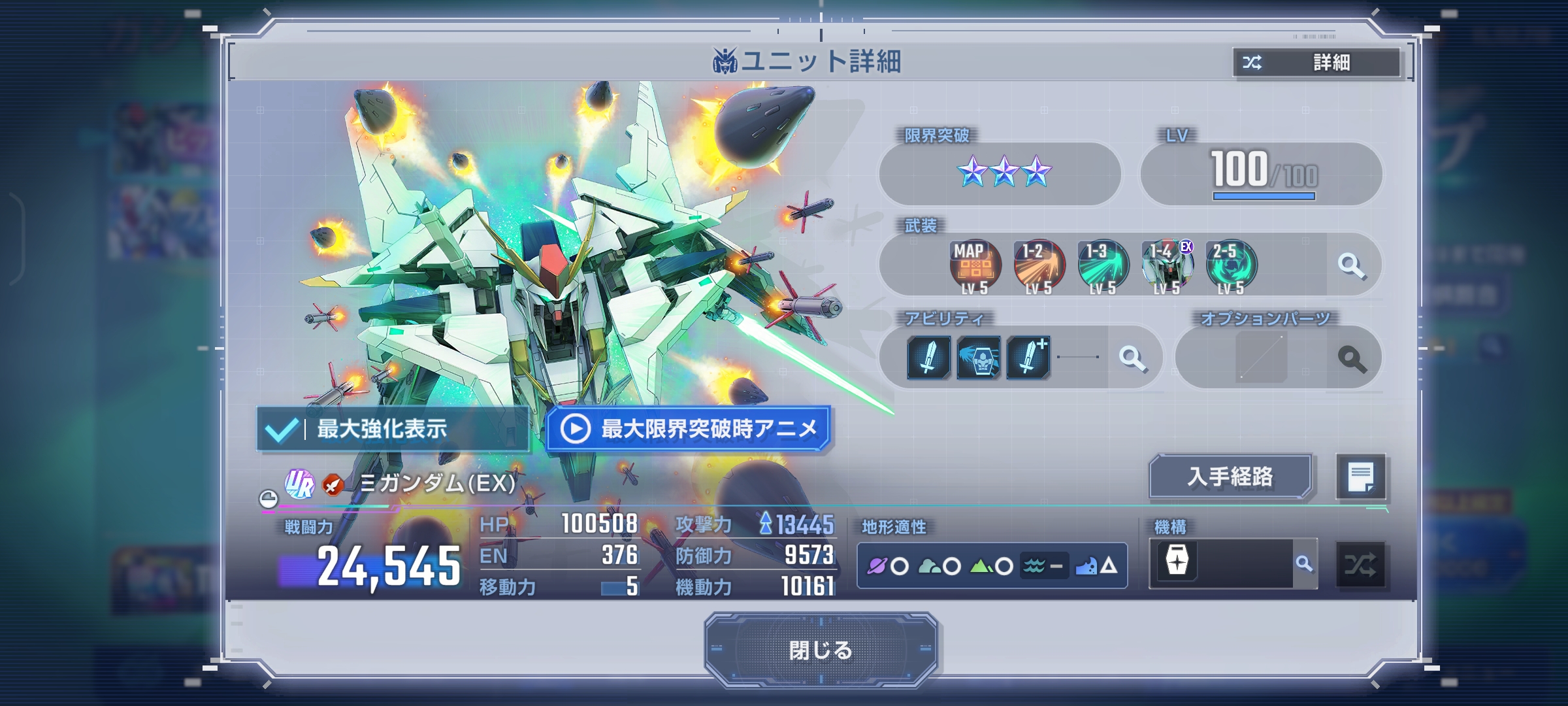Inspect abilities with the アビリティ magnifier
Viewport: 1568px width, 706px height.
click(1132, 358)
